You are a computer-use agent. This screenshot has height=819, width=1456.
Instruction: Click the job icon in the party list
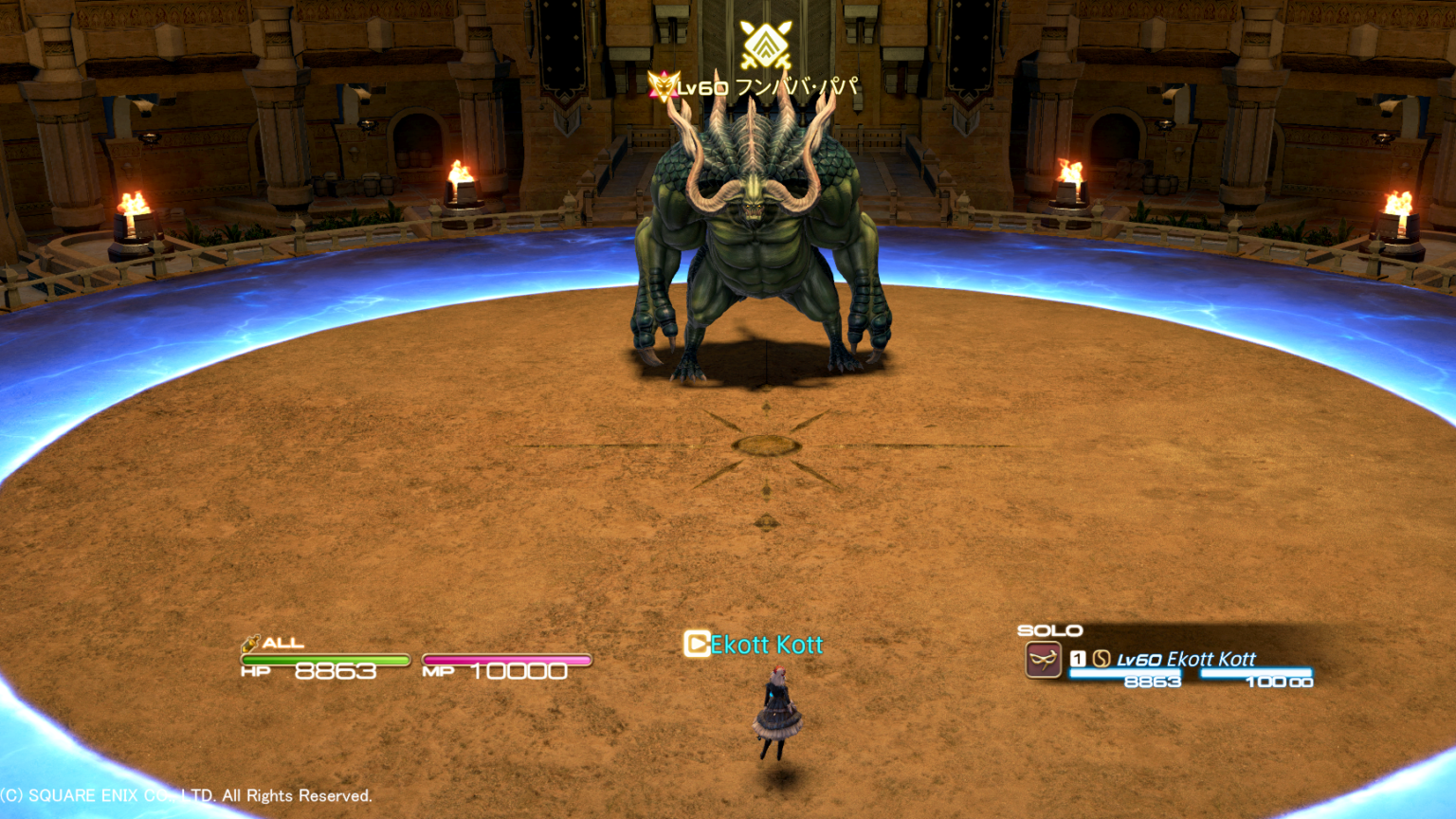click(x=1043, y=660)
